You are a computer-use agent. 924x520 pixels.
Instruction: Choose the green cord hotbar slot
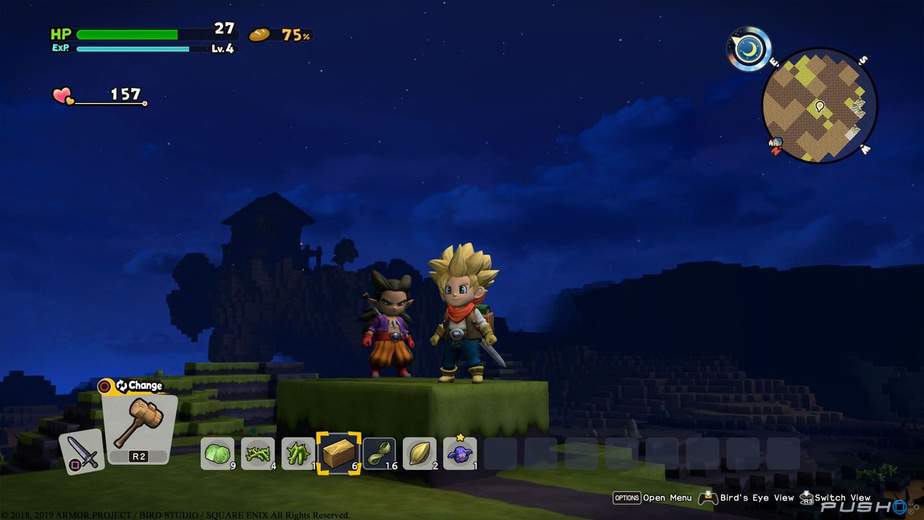[x=379, y=453]
